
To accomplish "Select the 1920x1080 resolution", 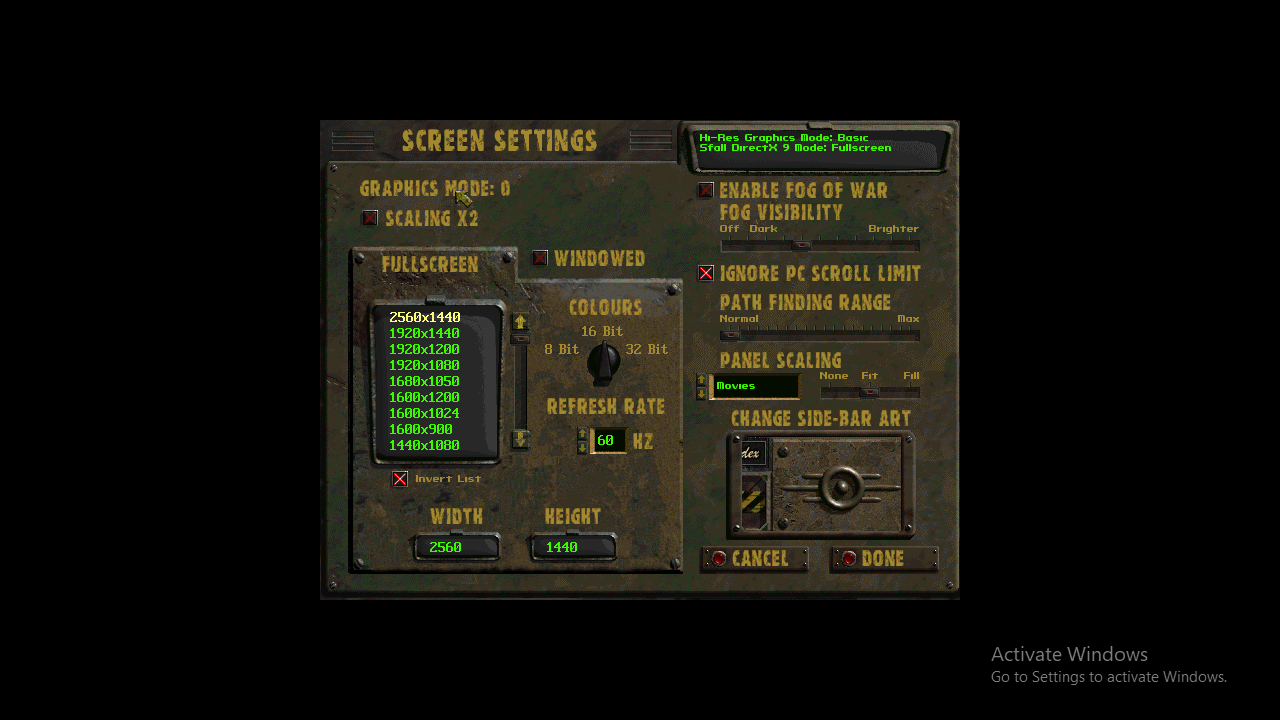I will click(x=423, y=364).
